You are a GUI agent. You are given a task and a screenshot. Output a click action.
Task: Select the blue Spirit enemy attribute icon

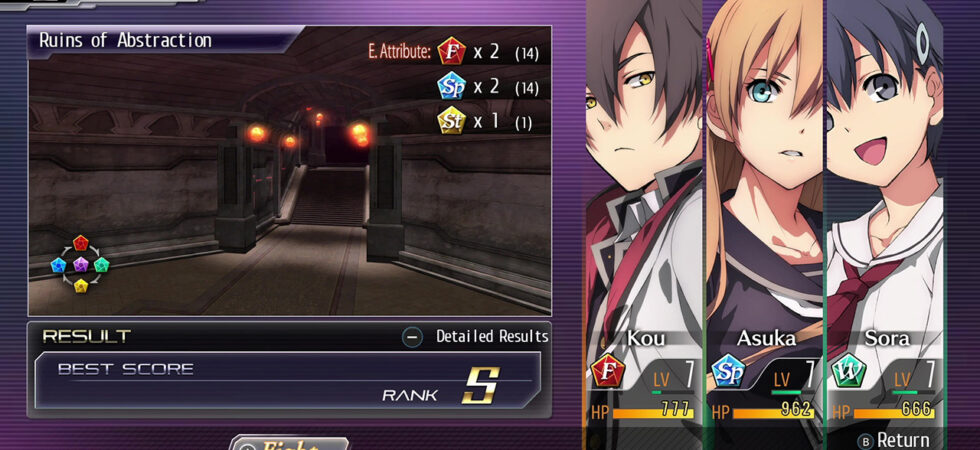[452, 86]
